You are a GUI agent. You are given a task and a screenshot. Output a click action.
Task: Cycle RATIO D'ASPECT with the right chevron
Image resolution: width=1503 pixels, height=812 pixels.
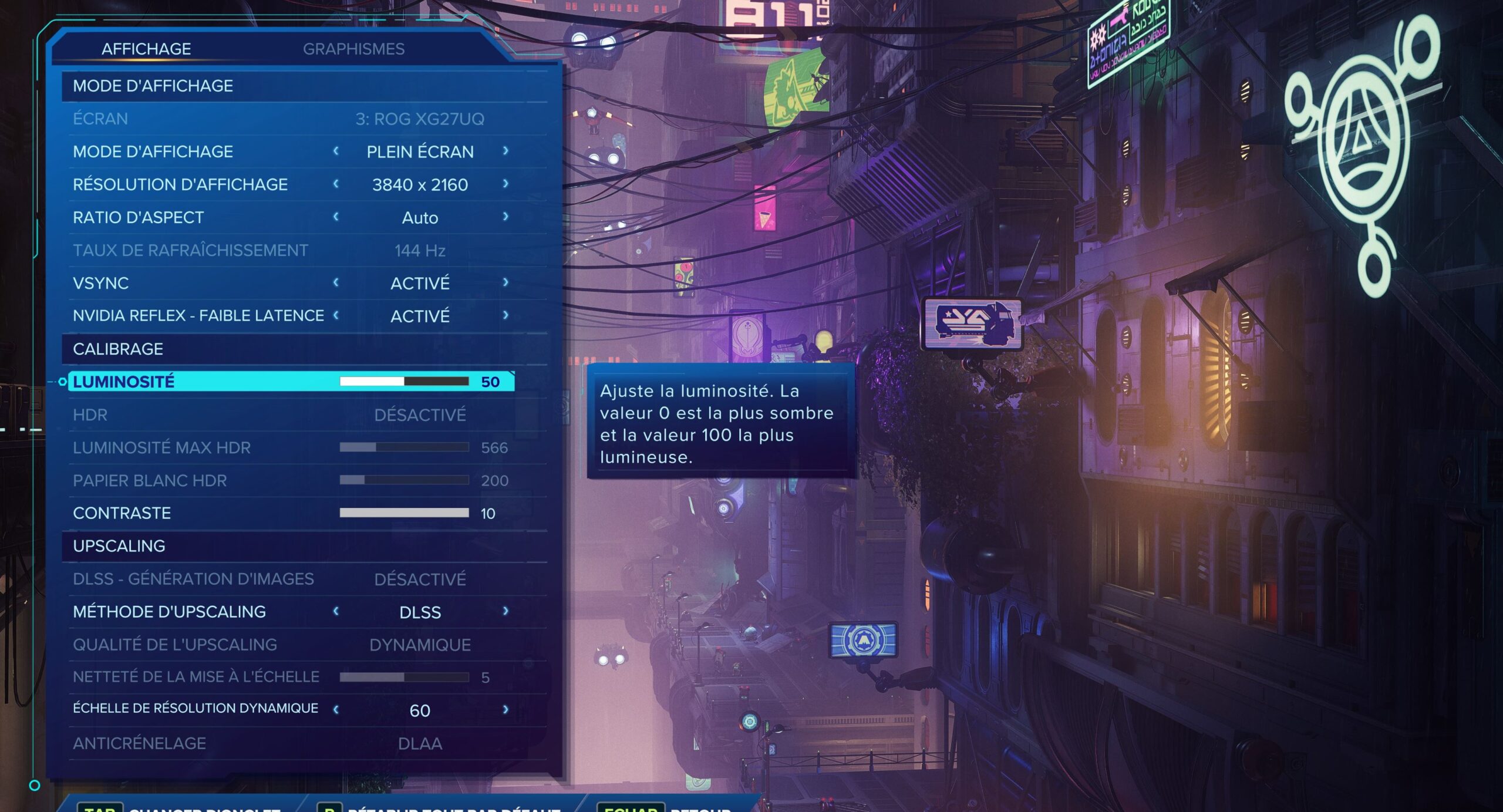coord(505,217)
